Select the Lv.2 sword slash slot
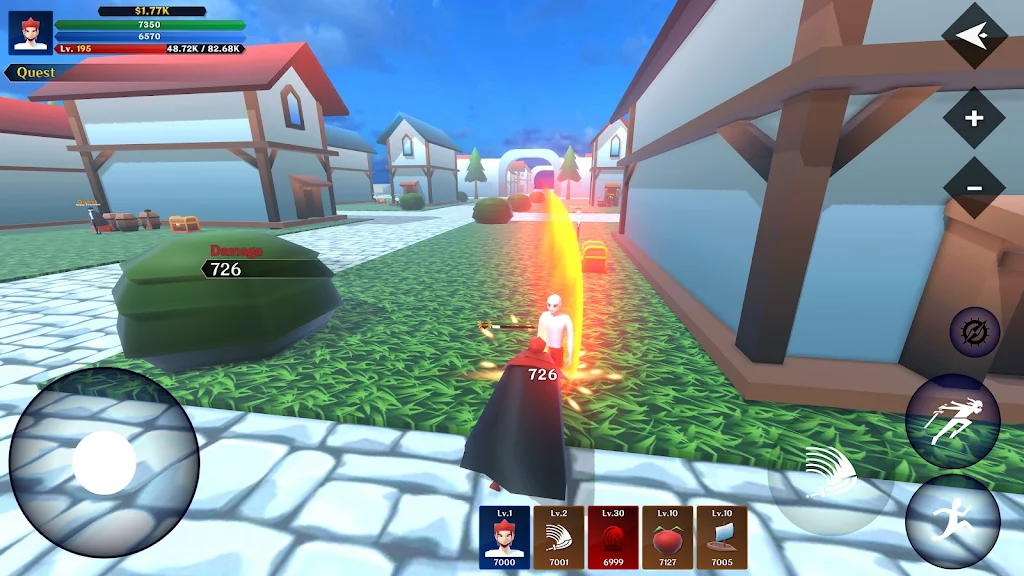Viewport: 1024px width, 576px height. point(558,537)
